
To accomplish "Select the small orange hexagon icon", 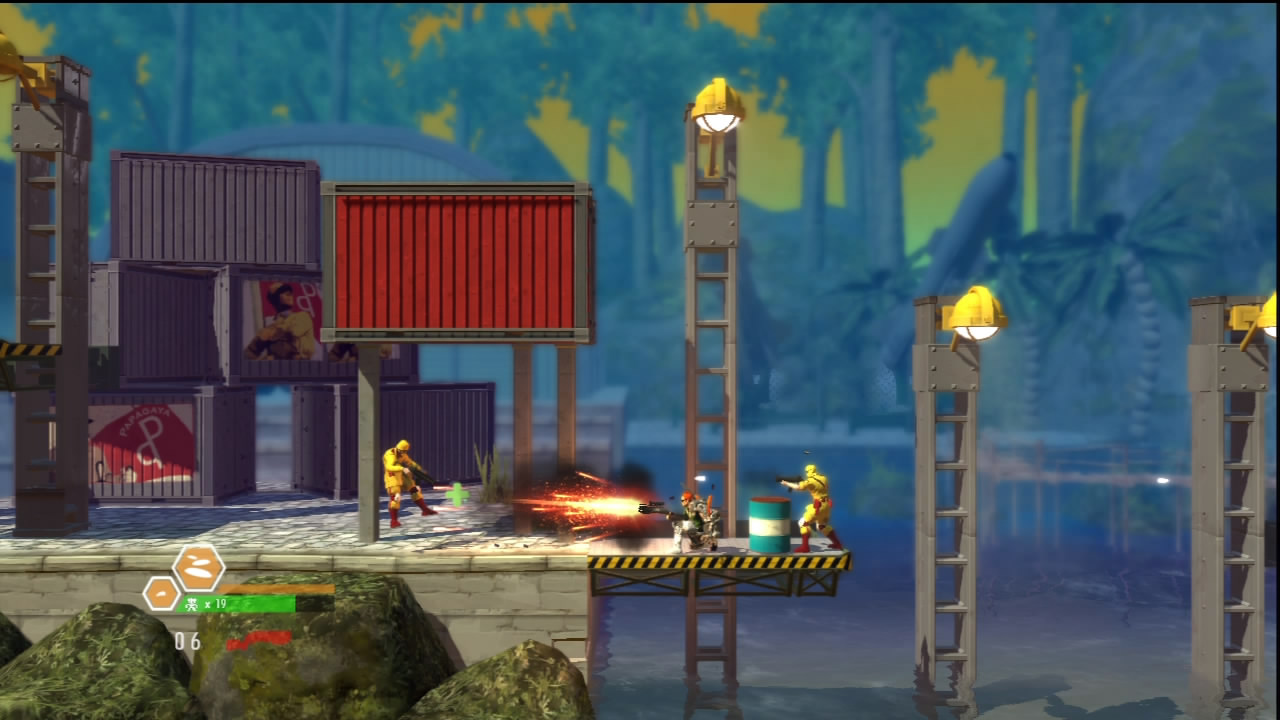I will 161,594.
